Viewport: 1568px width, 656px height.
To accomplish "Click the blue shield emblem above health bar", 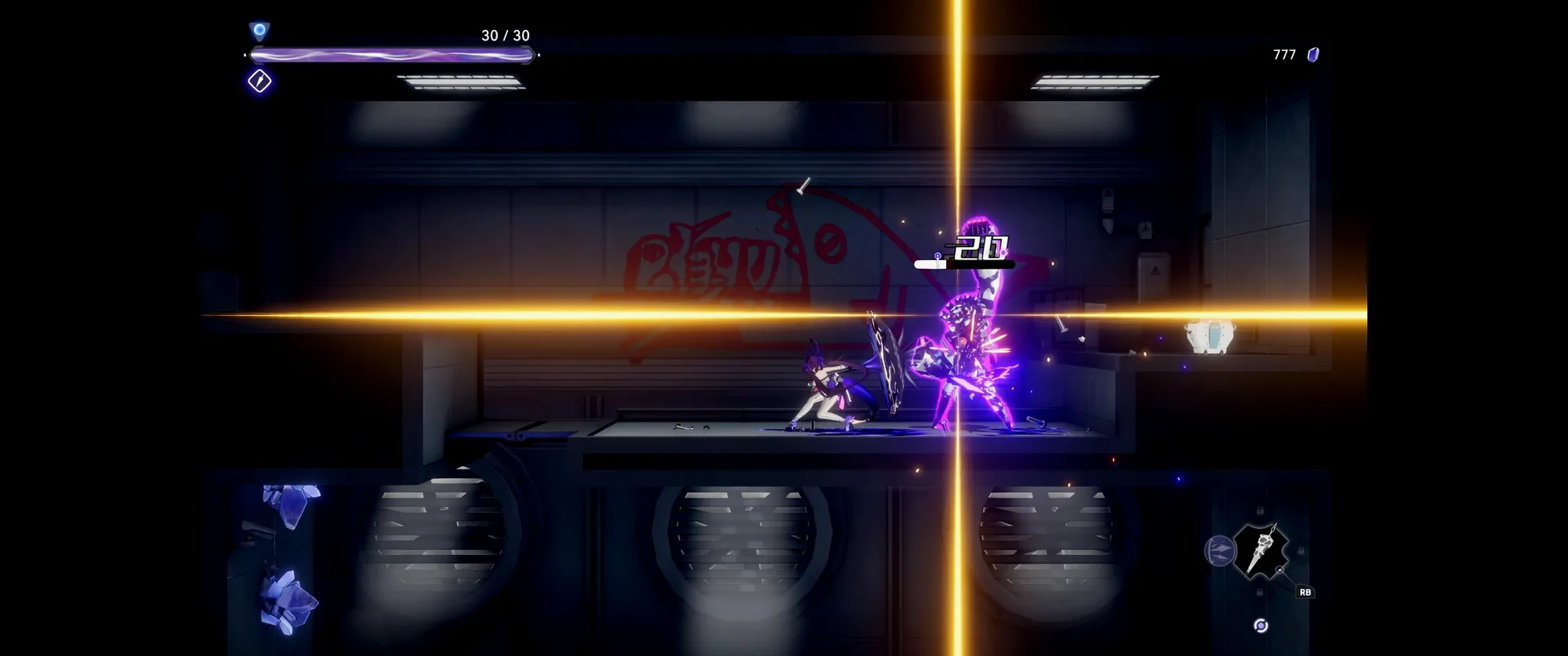I will 260,31.
